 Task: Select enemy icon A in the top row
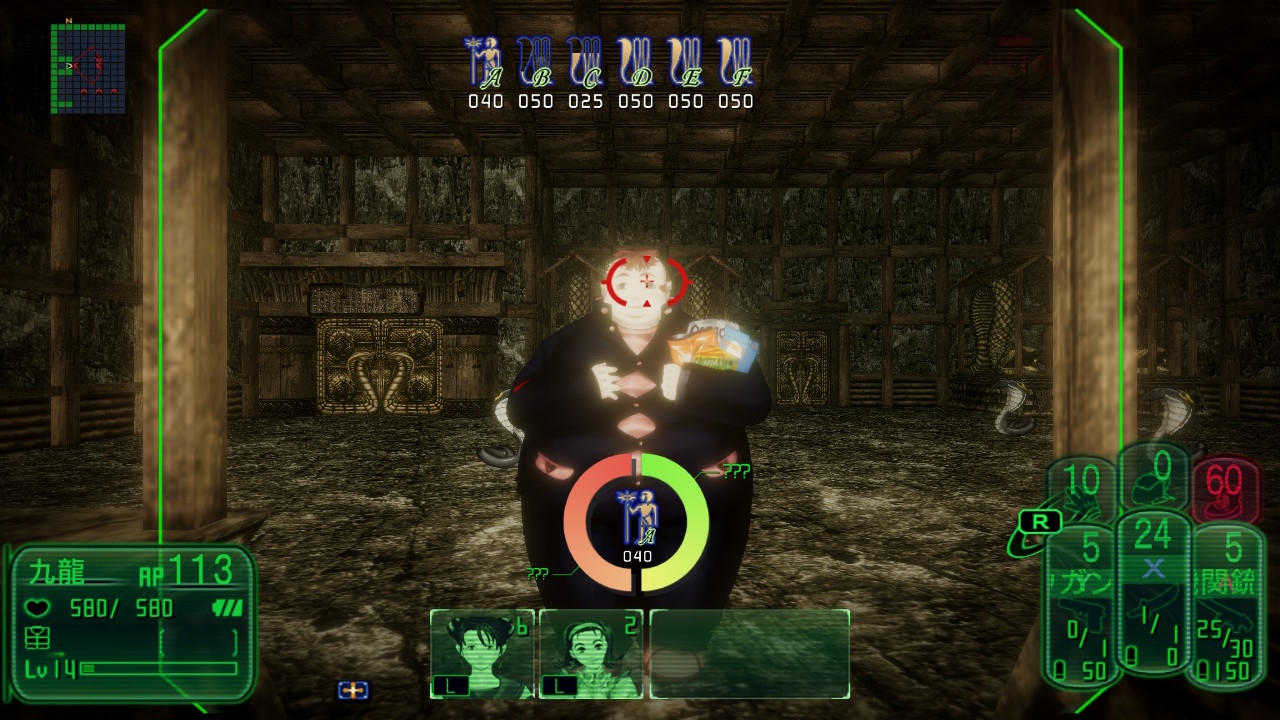coord(486,64)
